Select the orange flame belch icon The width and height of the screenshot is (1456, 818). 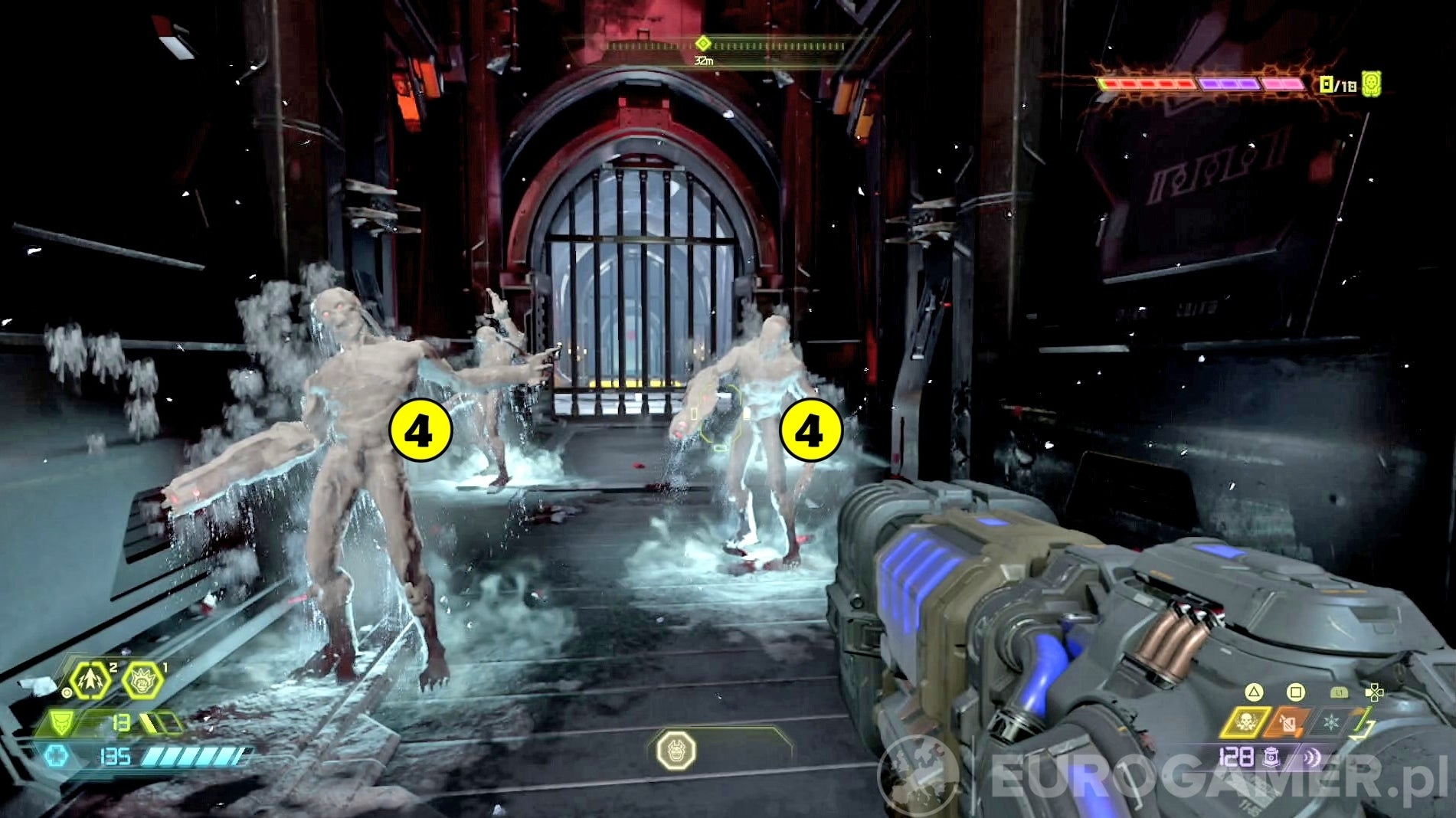(1287, 722)
